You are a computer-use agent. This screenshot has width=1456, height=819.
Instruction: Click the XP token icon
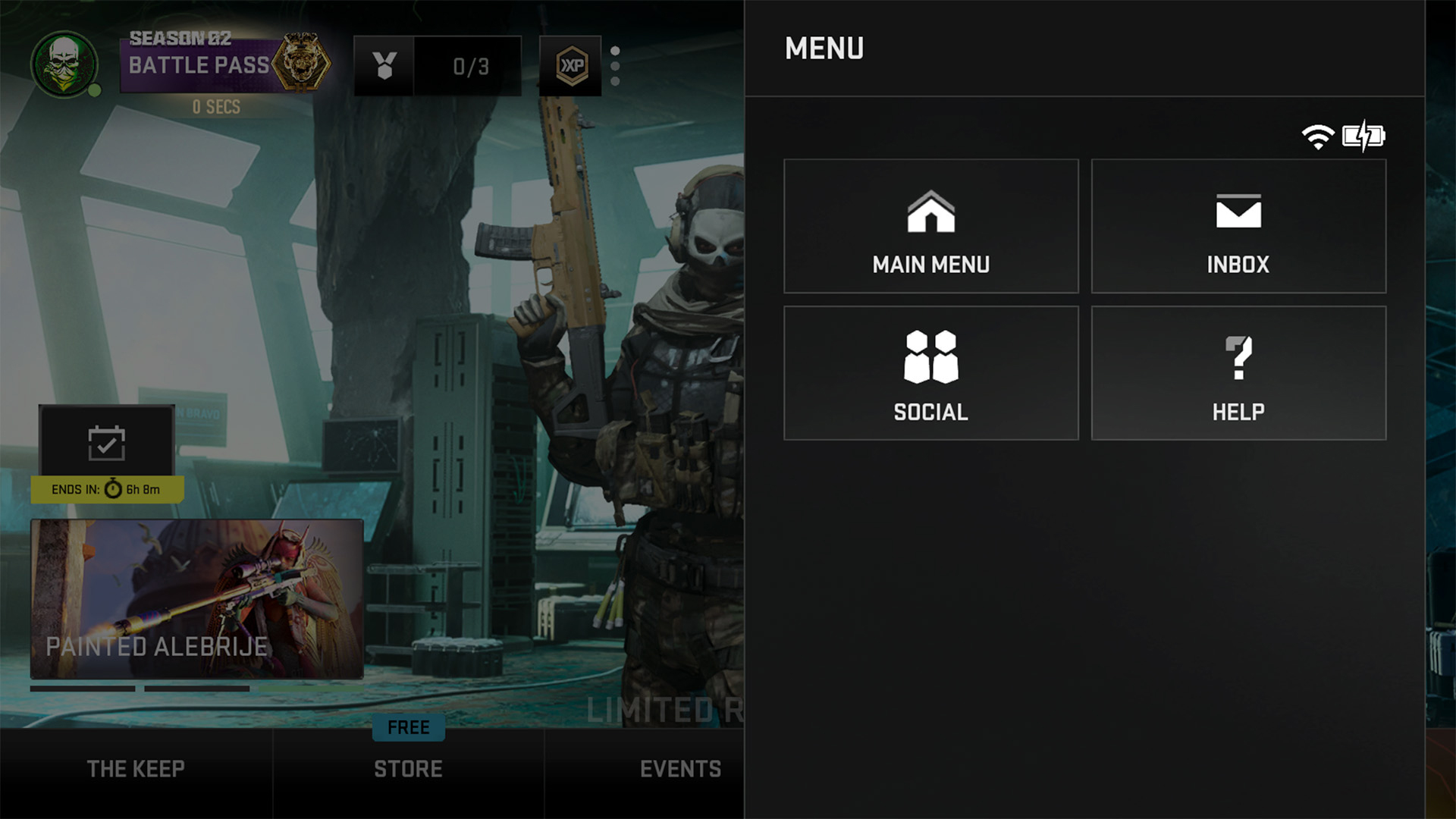pyautogui.click(x=570, y=66)
